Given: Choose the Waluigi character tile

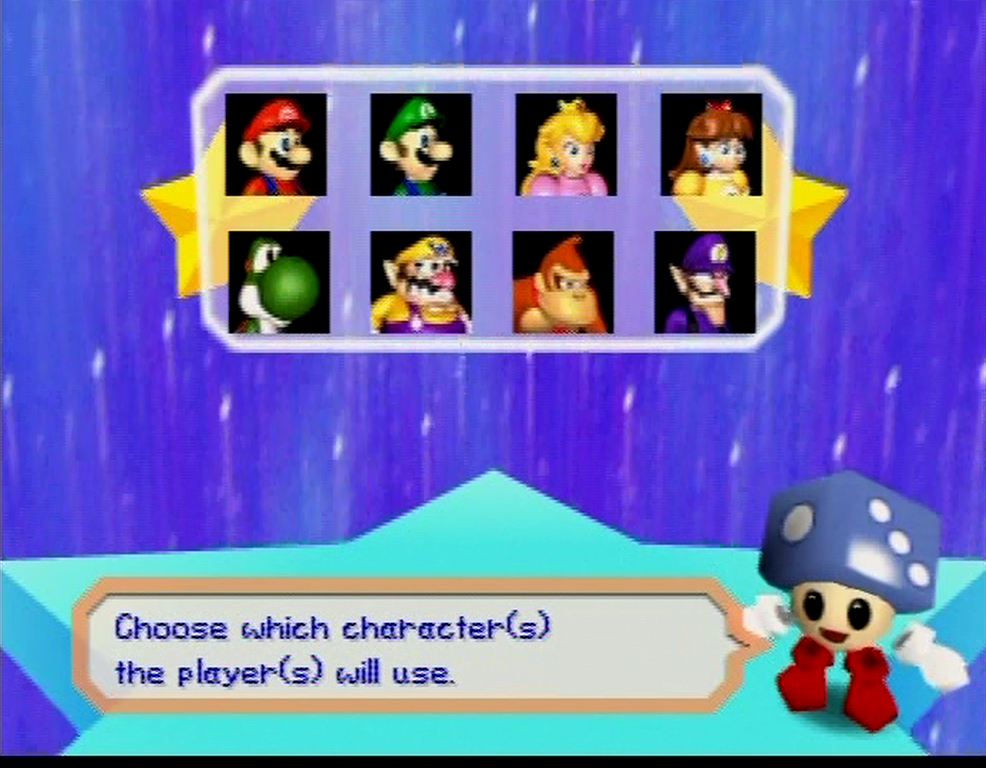Looking at the screenshot, I should [x=705, y=282].
